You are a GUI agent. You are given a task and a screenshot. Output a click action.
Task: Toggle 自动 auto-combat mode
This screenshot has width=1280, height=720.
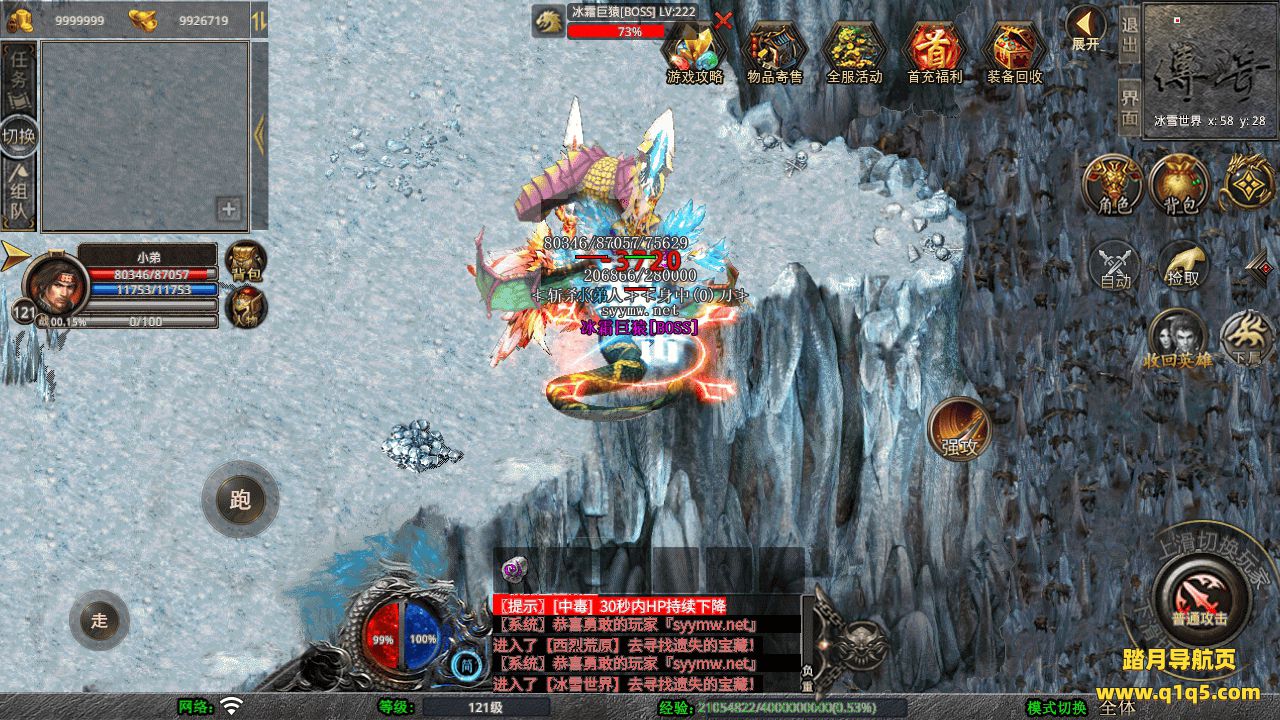pos(1115,264)
